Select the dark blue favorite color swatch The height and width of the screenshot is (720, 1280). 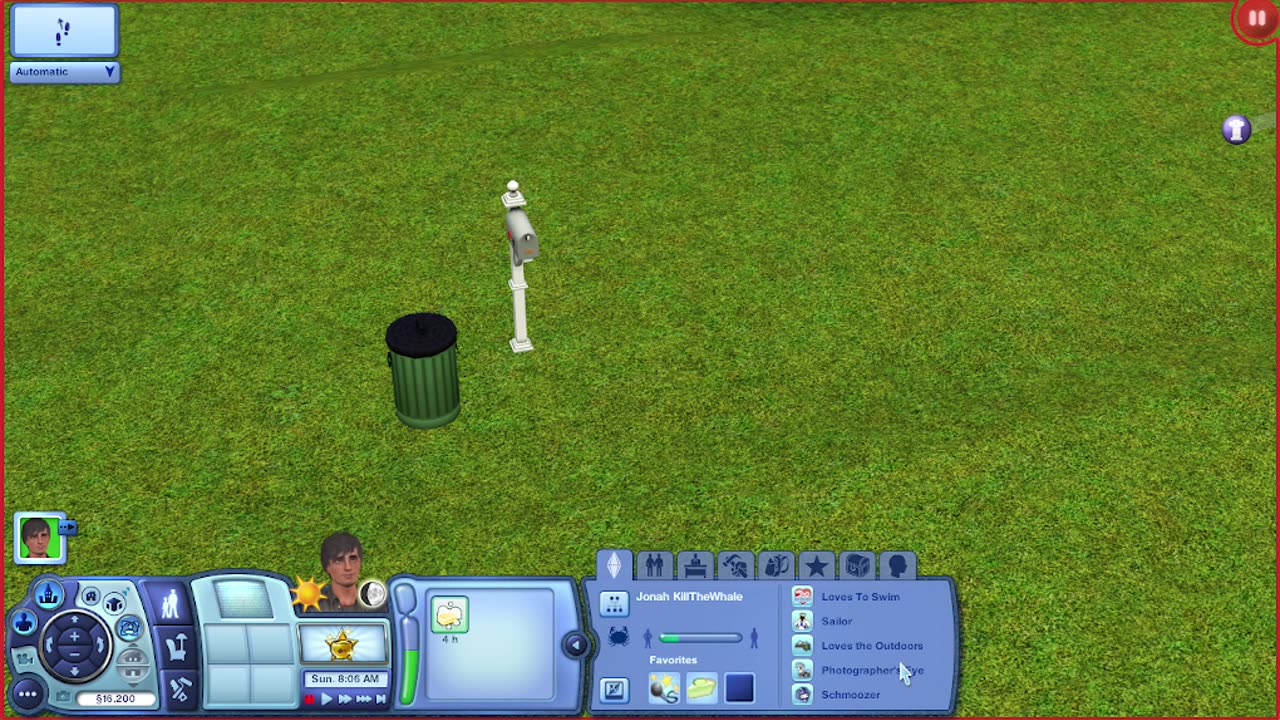tap(738, 688)
